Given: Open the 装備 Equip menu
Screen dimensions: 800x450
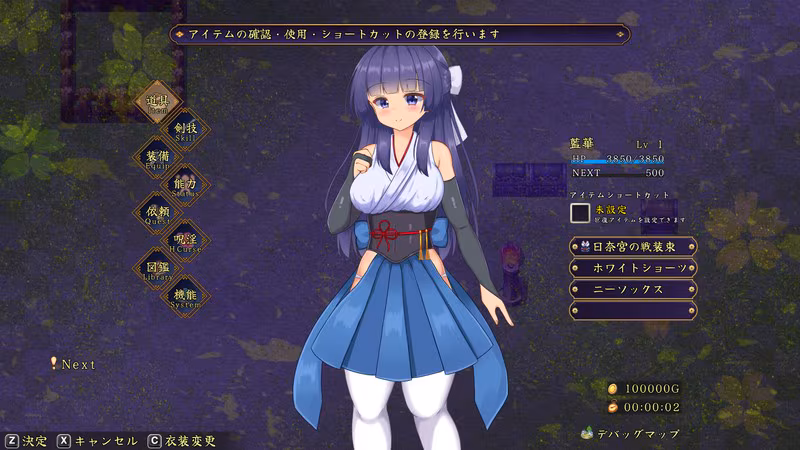Looking at the screenshot, I should click(157, 157).
